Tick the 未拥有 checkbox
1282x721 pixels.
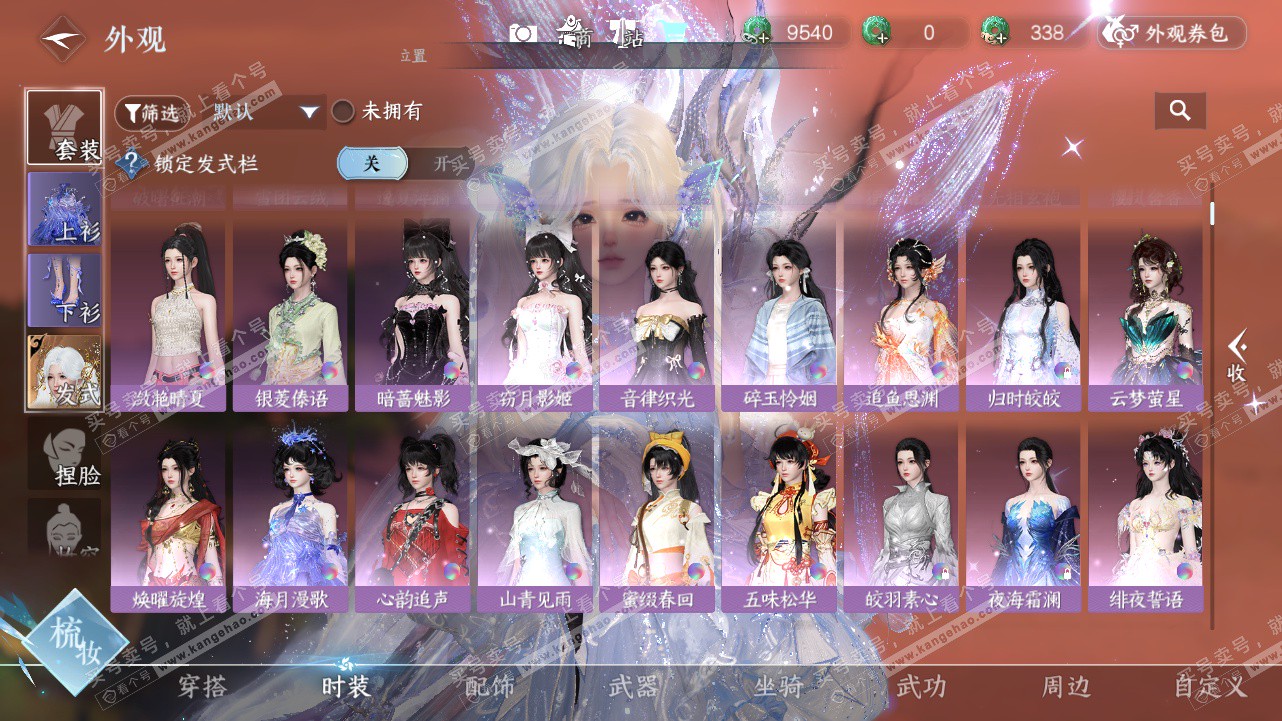[343, 112]
